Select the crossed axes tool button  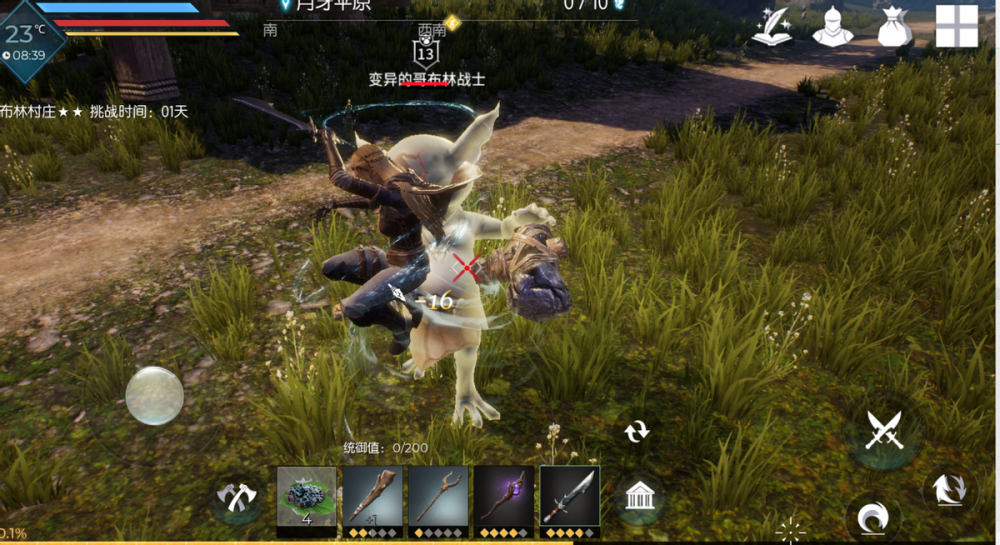click(238, 497)
